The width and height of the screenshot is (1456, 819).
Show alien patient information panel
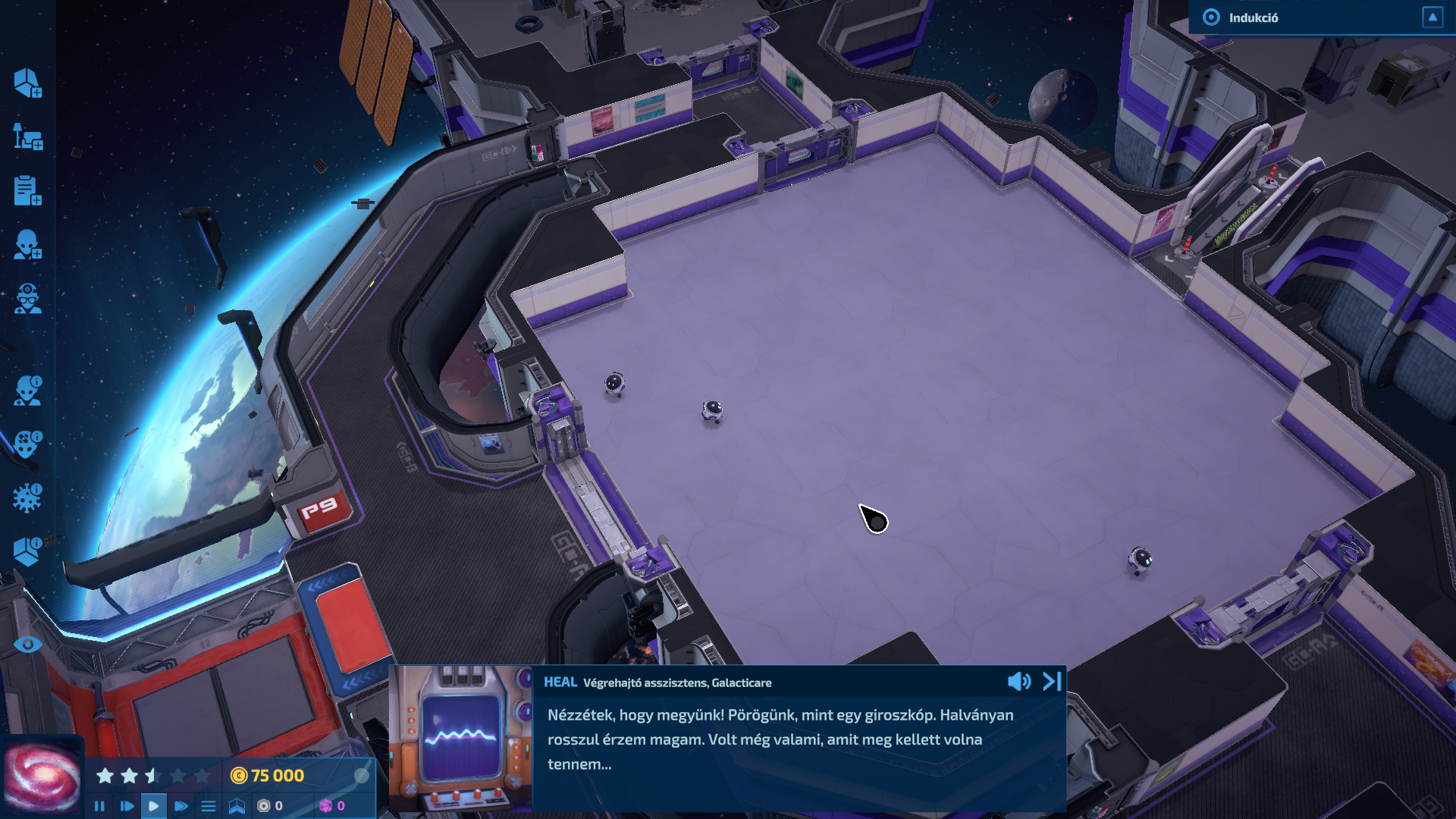(27, 391)
